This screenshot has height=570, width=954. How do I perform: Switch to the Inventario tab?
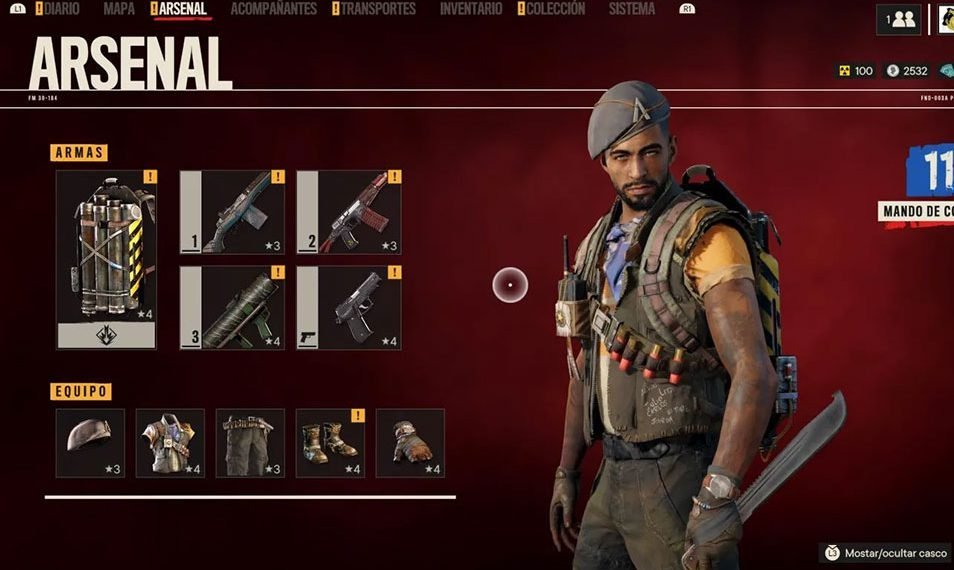click(471, 9)
